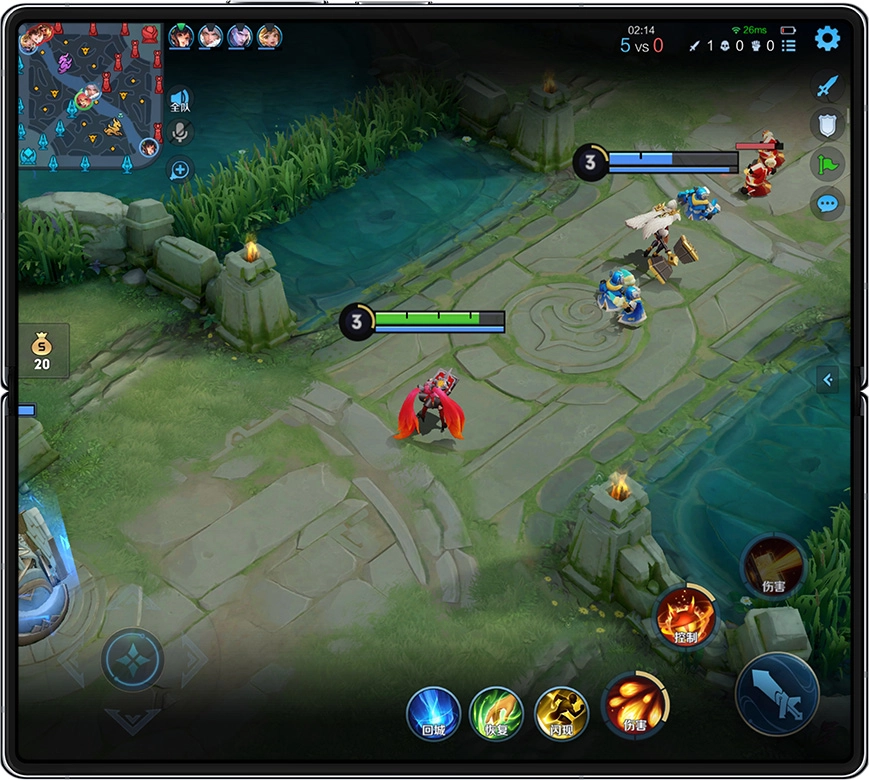Screen dimensions: 869x780
Task: Activate the 闪现 flash spell
Action: coord(561,713)
